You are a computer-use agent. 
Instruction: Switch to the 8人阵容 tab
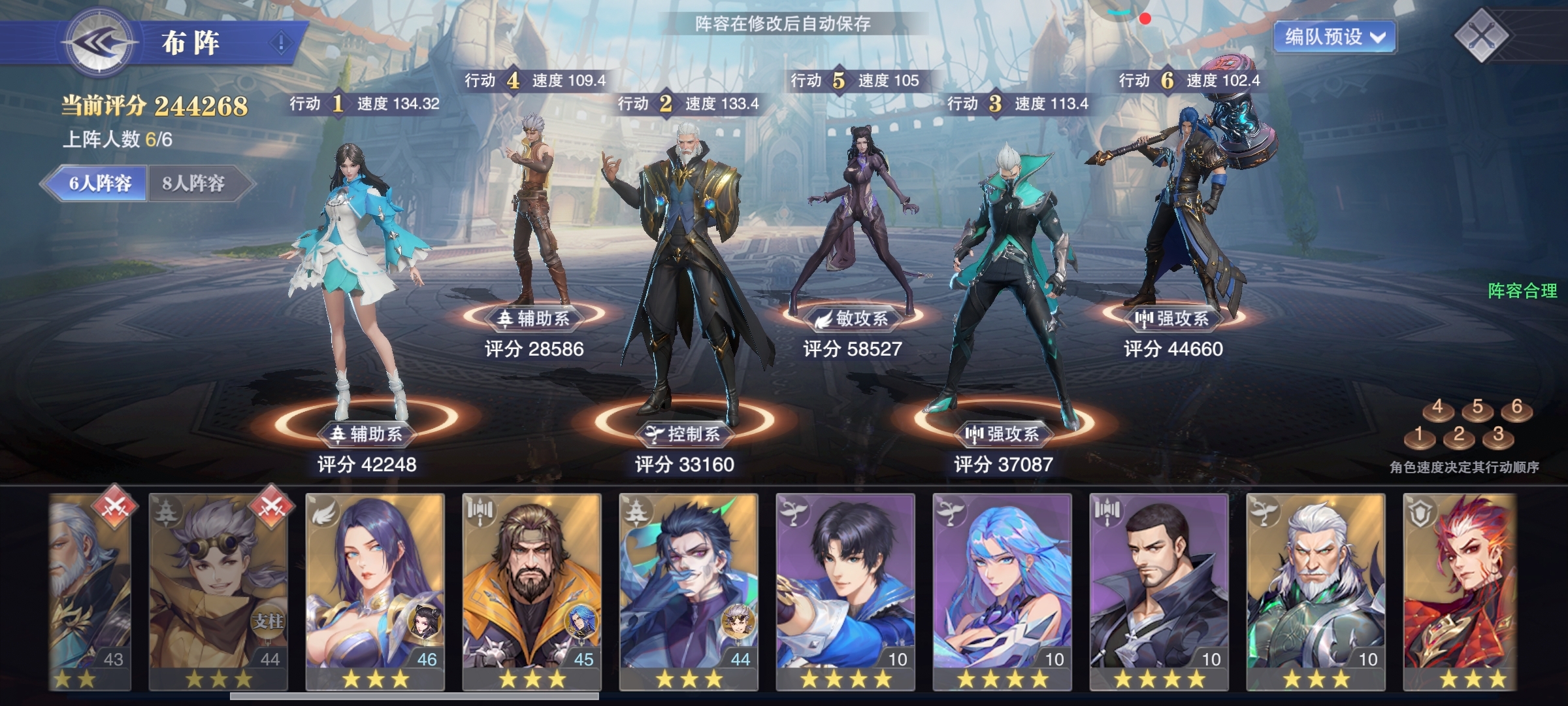194,183
